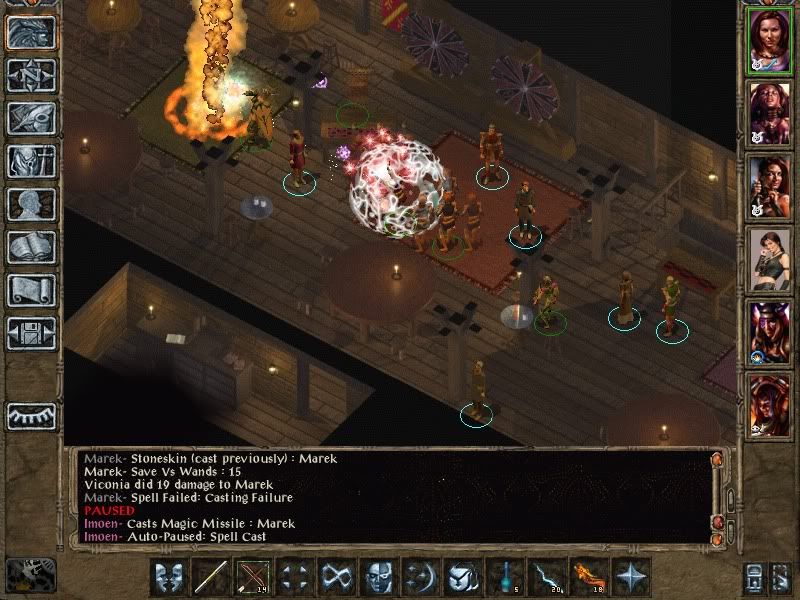Equip the quarterstaff weapon slot

(x=211, y=577)
